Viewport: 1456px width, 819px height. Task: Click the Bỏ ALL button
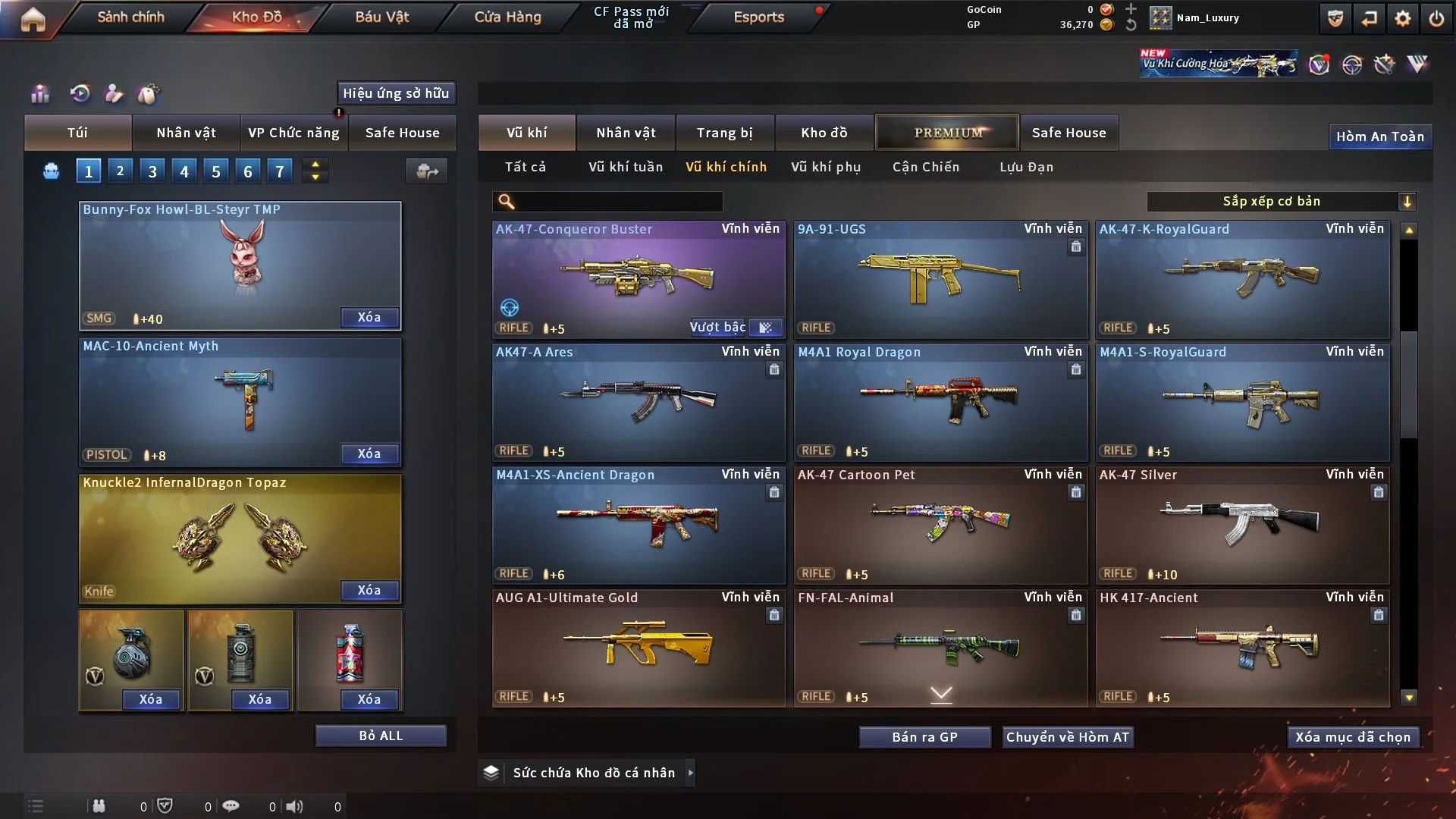coord(381,736)
